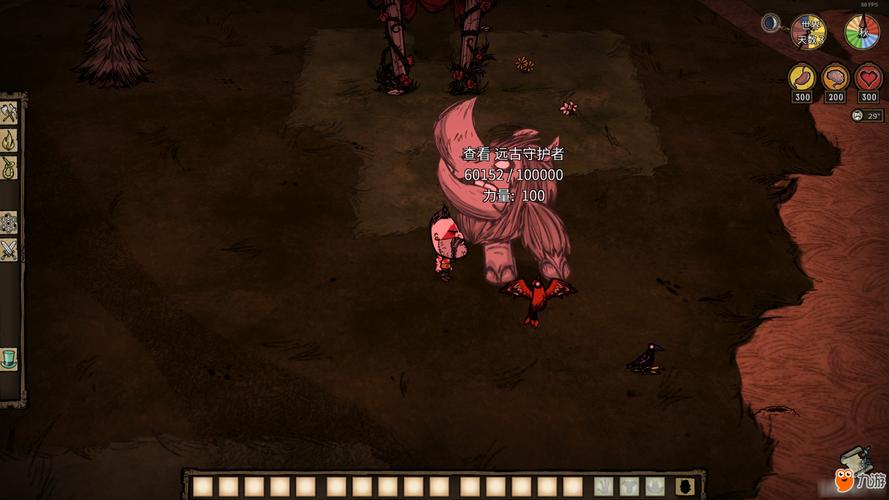Click the brain sanity meter
This screenshot has width=889, height=500.
pyautogui.click(x=835, y=77)
